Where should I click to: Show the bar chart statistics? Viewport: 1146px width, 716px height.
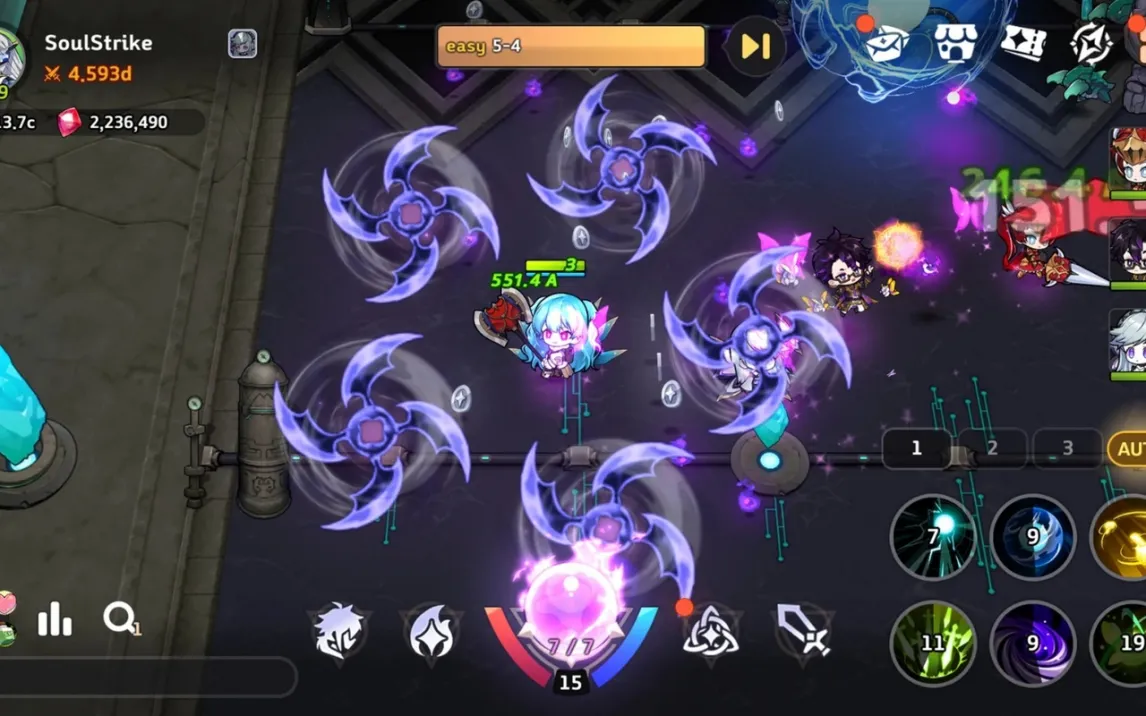click(x=55, y=621)
